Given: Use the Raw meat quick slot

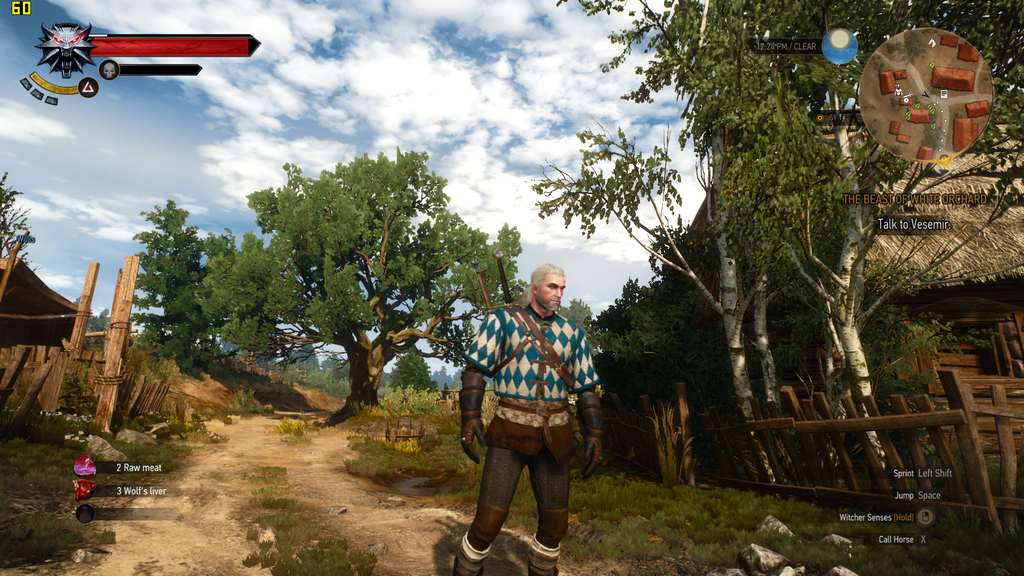Looking at the screenshot, I should pos(86,467).
